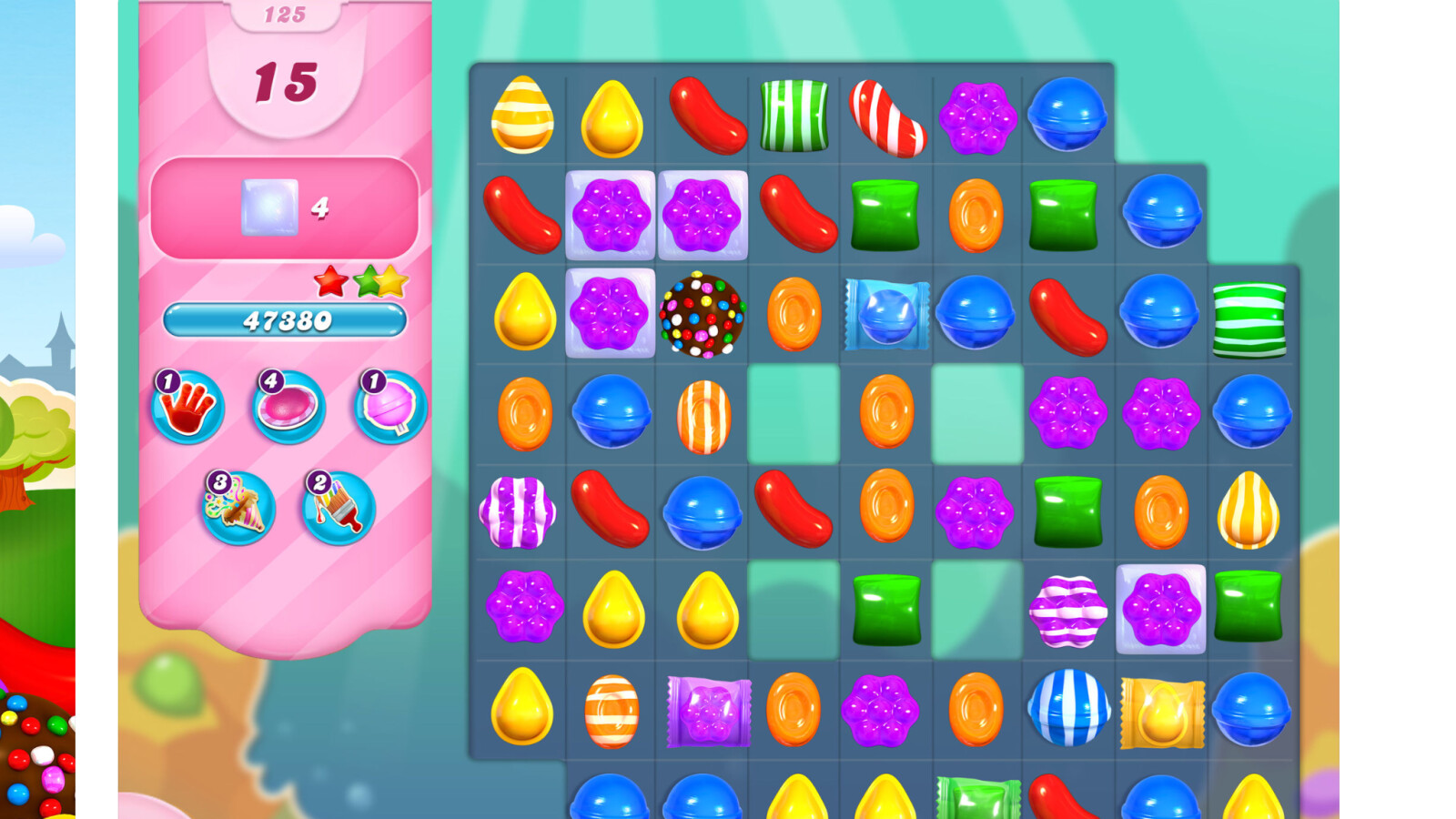Select the Lollipop Hammer booster
Viewport: 1456px width, 819px height.
pyautogui.click(x=387, y=409)
